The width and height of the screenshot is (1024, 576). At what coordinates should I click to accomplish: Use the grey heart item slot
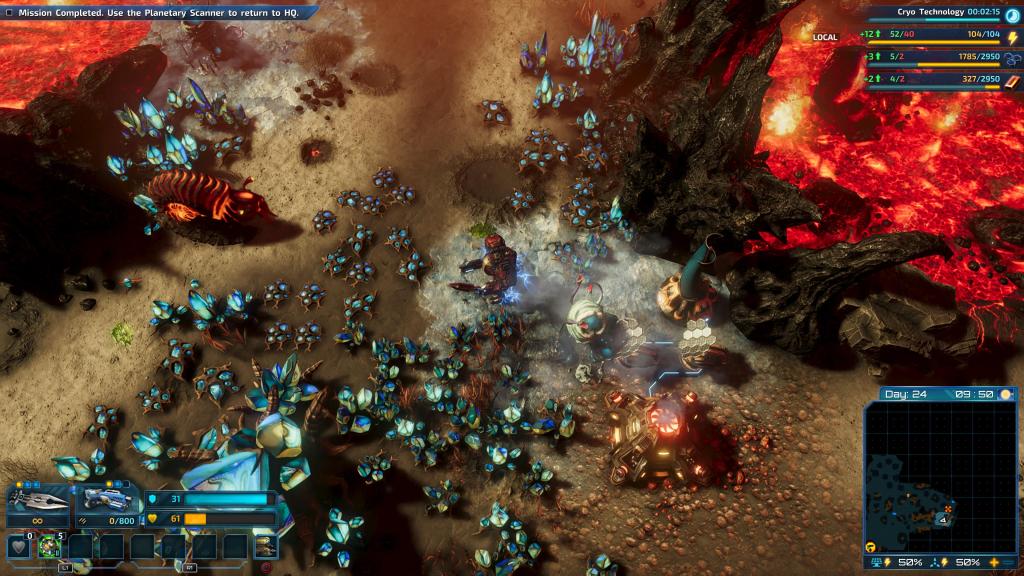coord(17,546)
